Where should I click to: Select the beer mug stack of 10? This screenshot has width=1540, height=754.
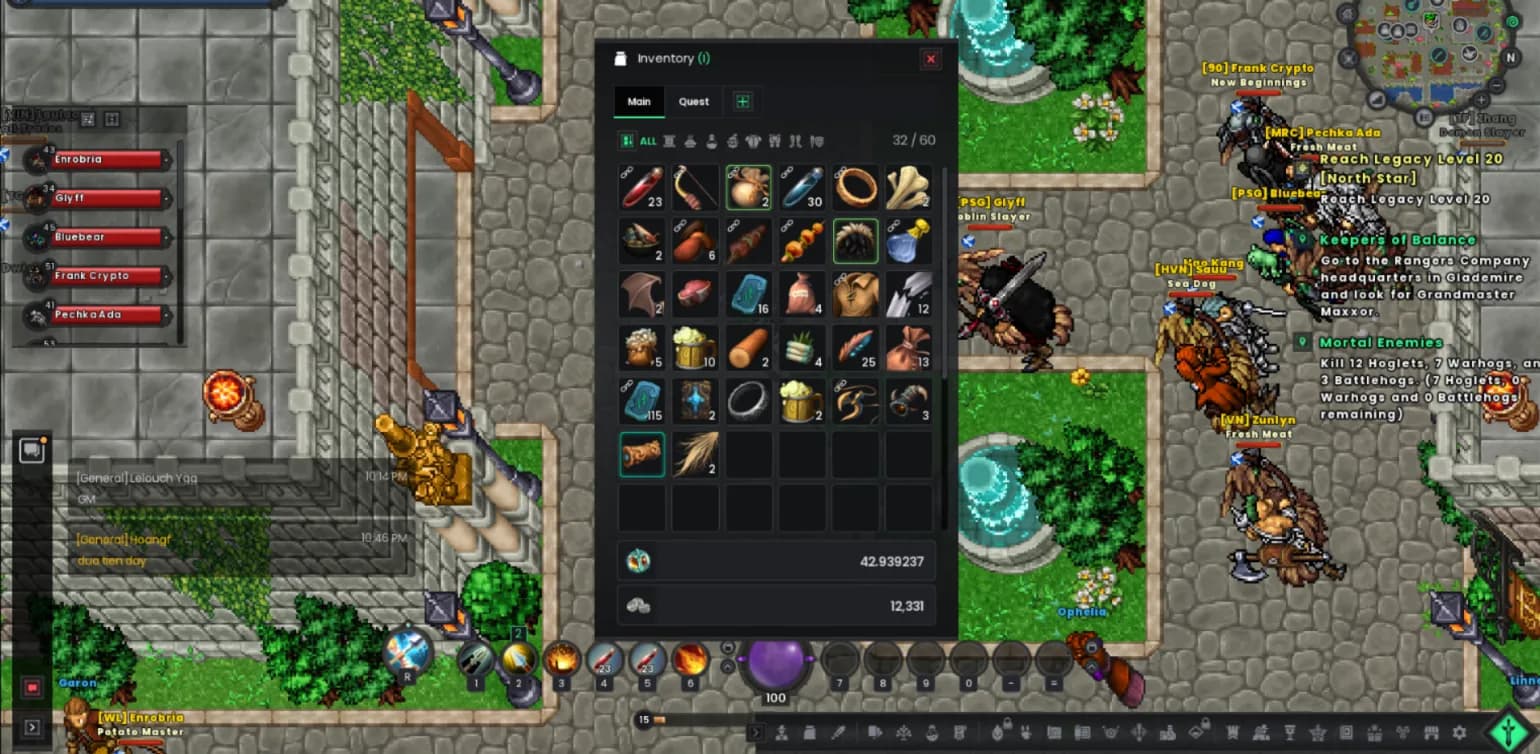pos(695,348)
